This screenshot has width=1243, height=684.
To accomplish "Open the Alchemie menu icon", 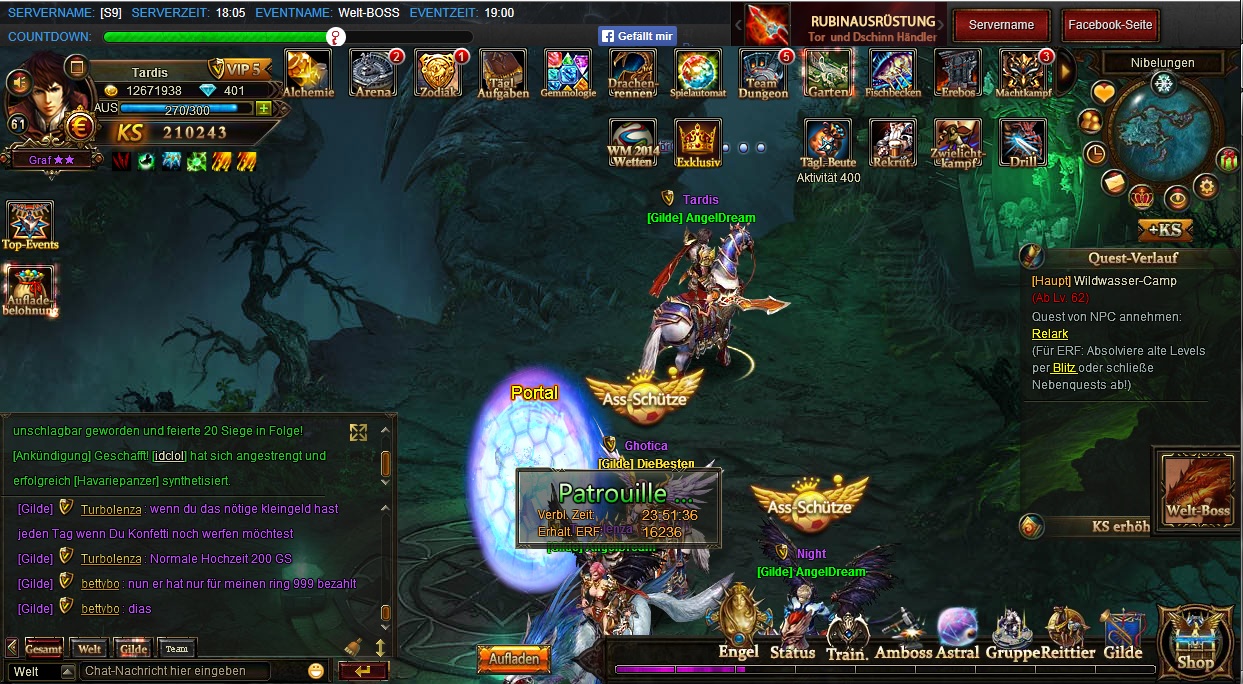I will (x=308, y=72).
